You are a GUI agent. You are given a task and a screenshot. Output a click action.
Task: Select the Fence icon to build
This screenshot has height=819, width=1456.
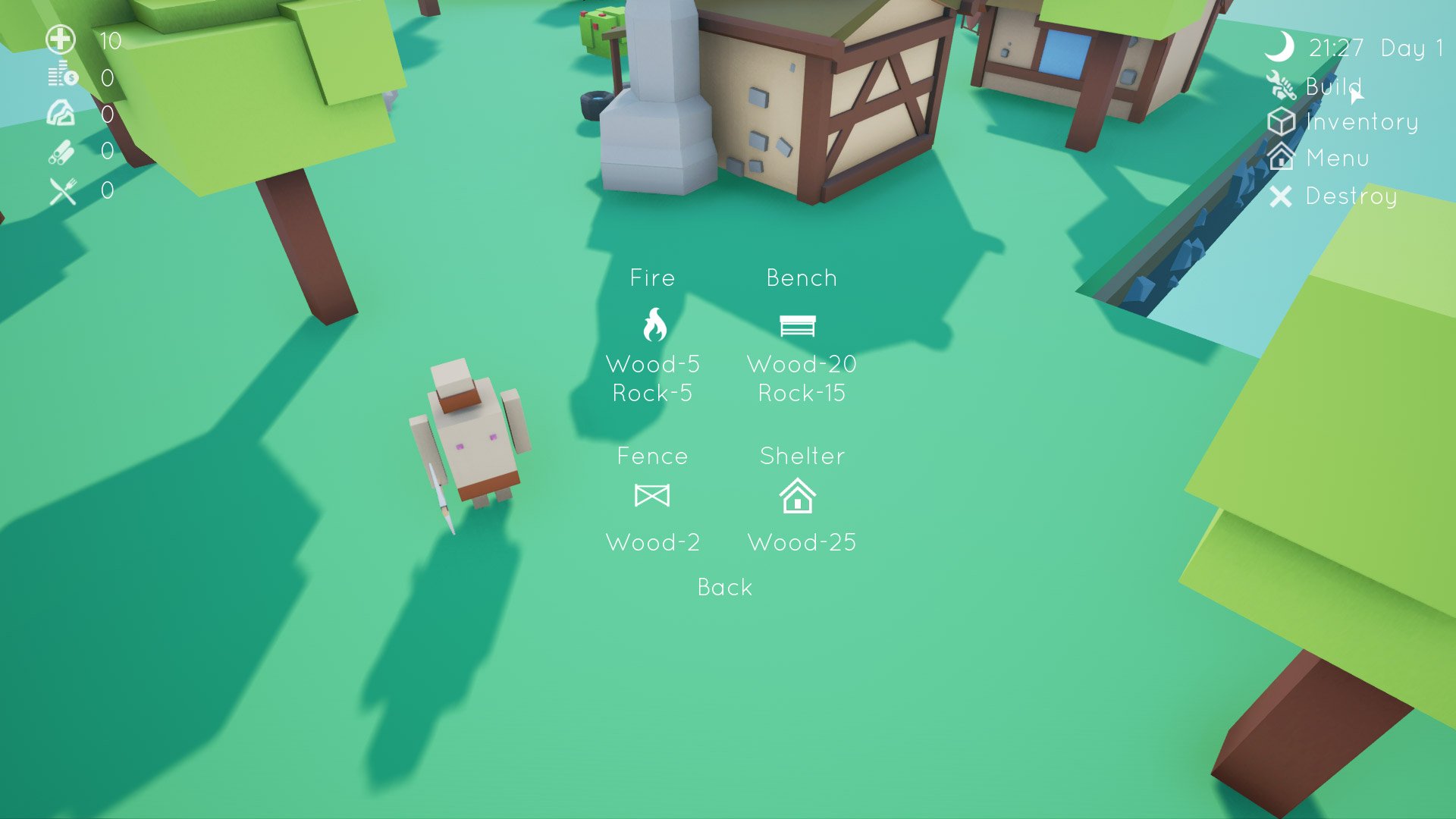coord(653,496)
